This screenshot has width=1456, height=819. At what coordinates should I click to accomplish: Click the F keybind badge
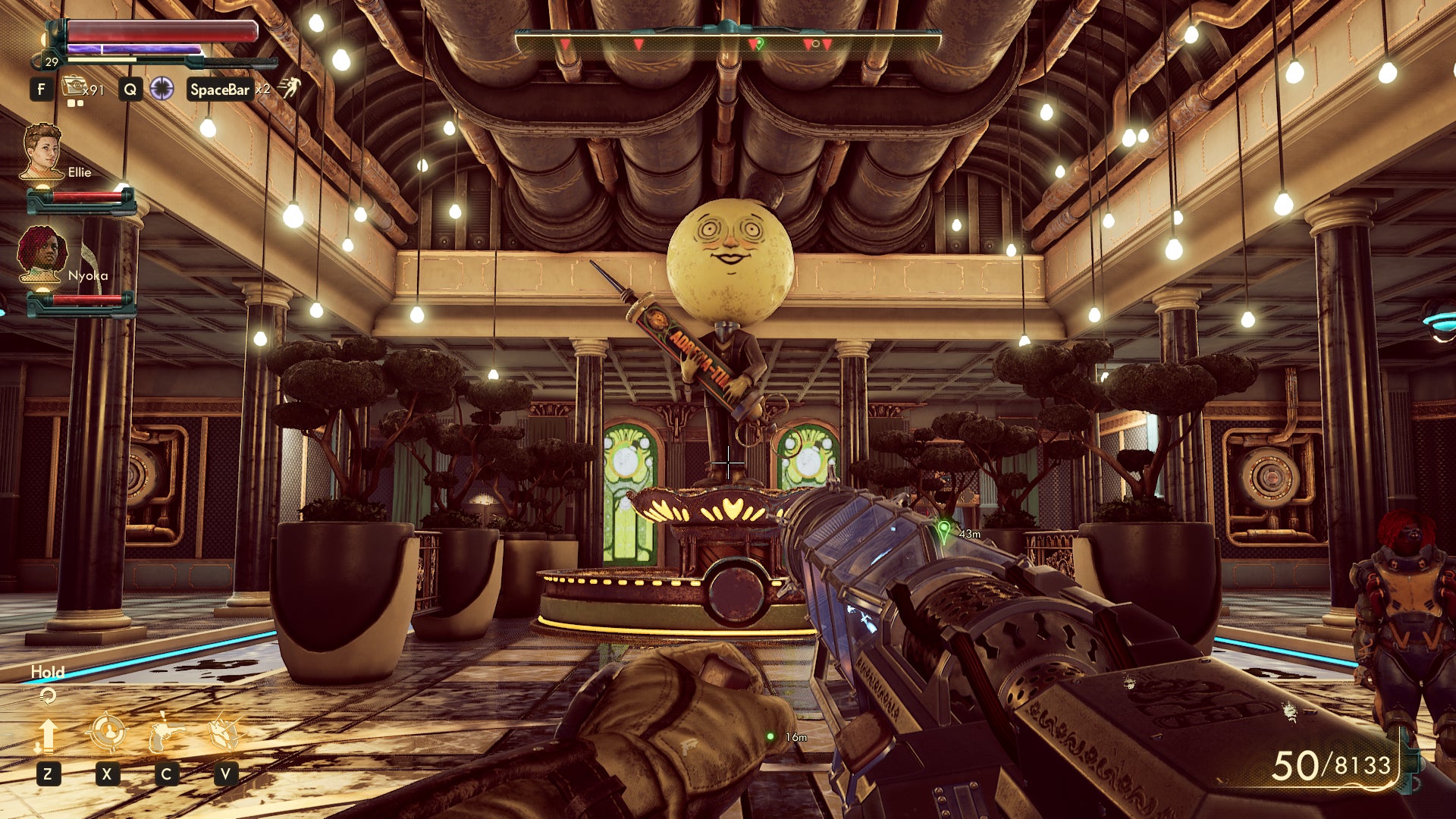click(42, 89)
